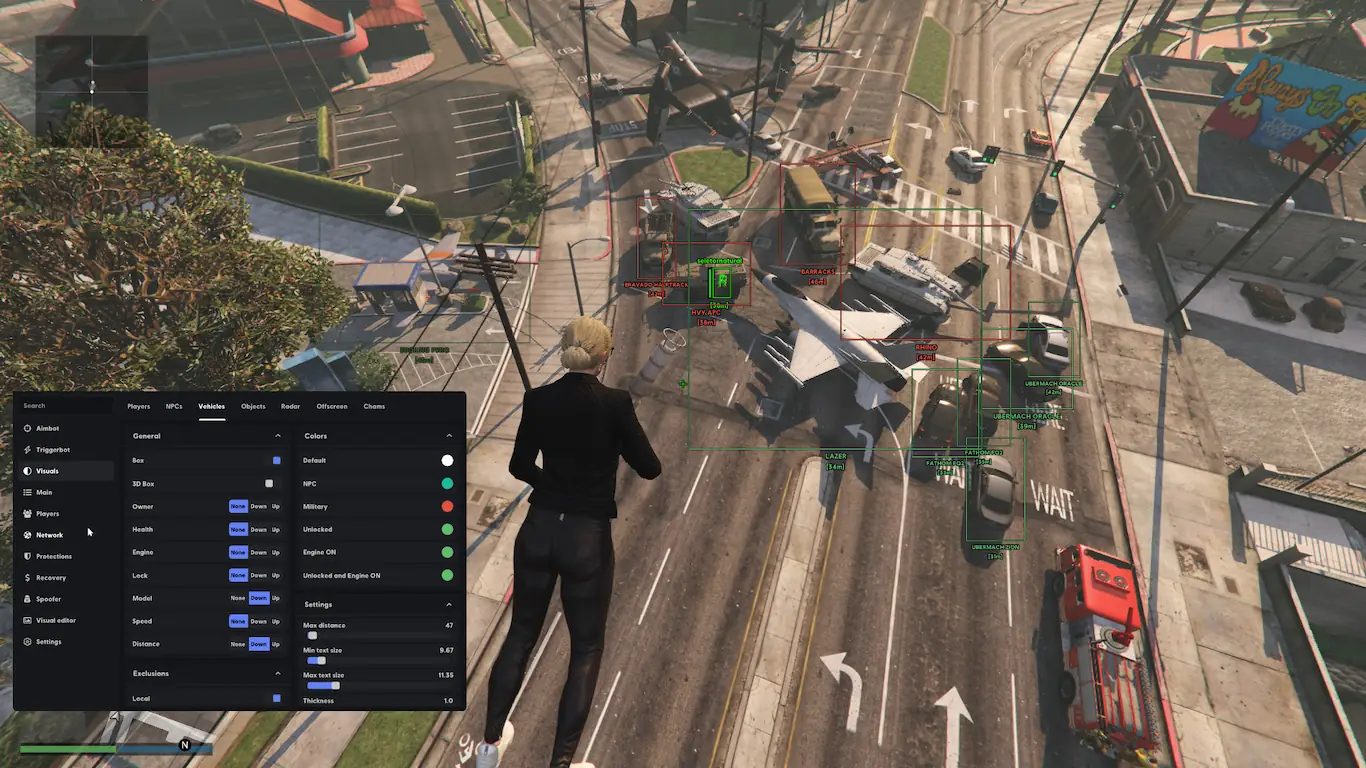Toggle the Box checkbox under General
Screen dimensions: 1366x768
click(x=277, y=460)
